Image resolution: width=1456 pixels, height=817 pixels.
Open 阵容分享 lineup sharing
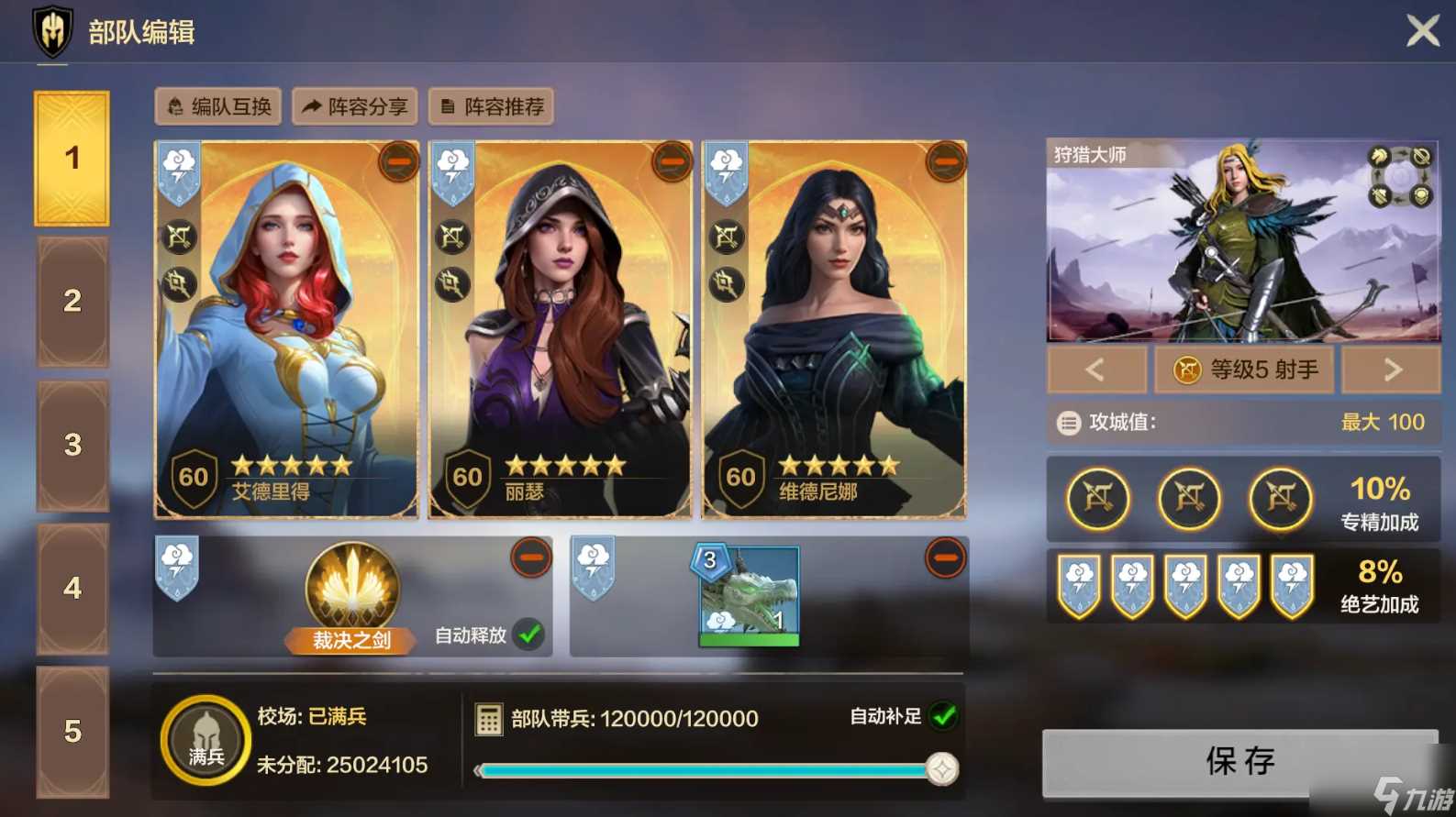tap(355, 107)
